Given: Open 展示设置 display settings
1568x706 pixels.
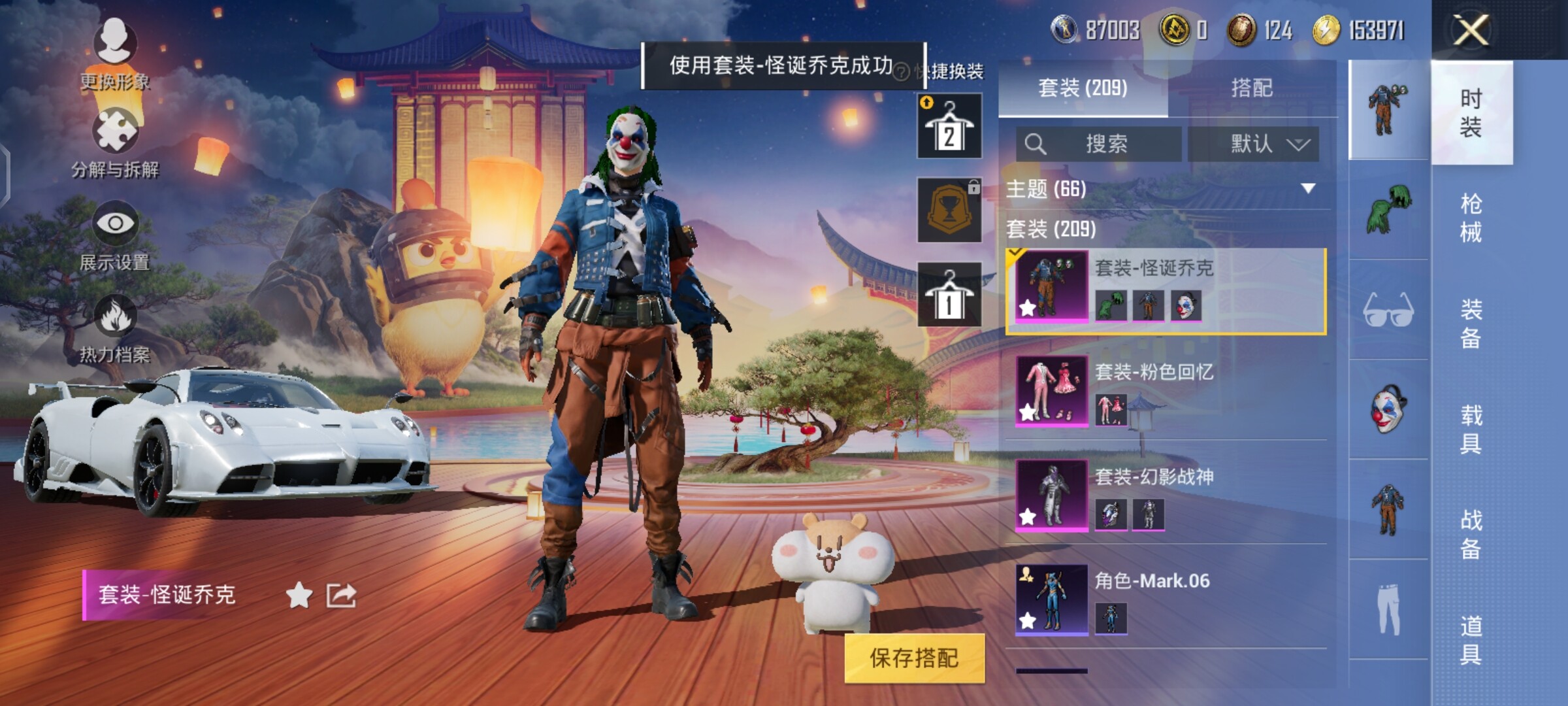Looking at the screenshot, I should pos(115,237).
